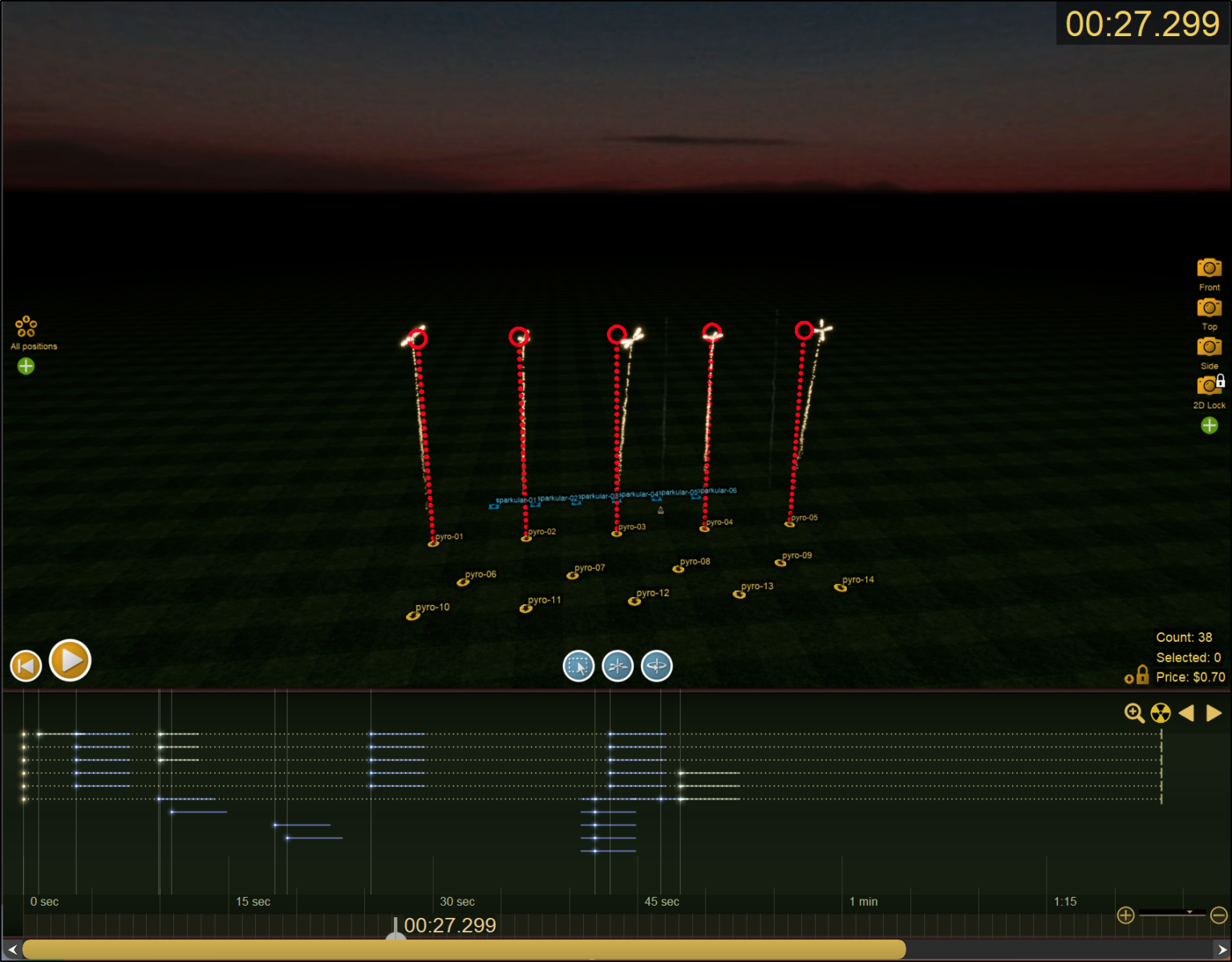
Task: Click the scrollbar's right arrow
Action: point(1222,950)
